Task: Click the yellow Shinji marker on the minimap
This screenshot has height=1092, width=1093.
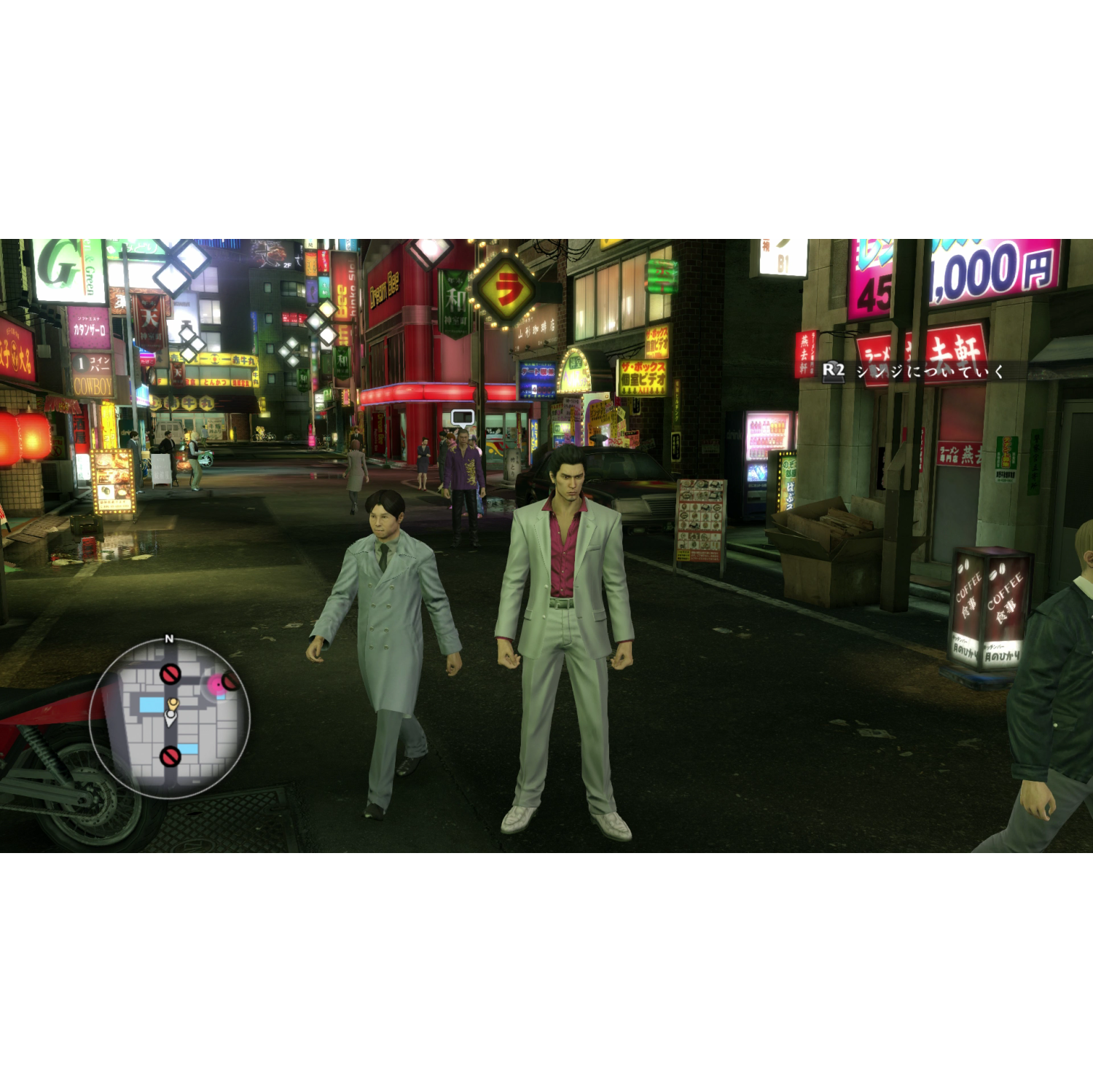Action: pos(173,704)
